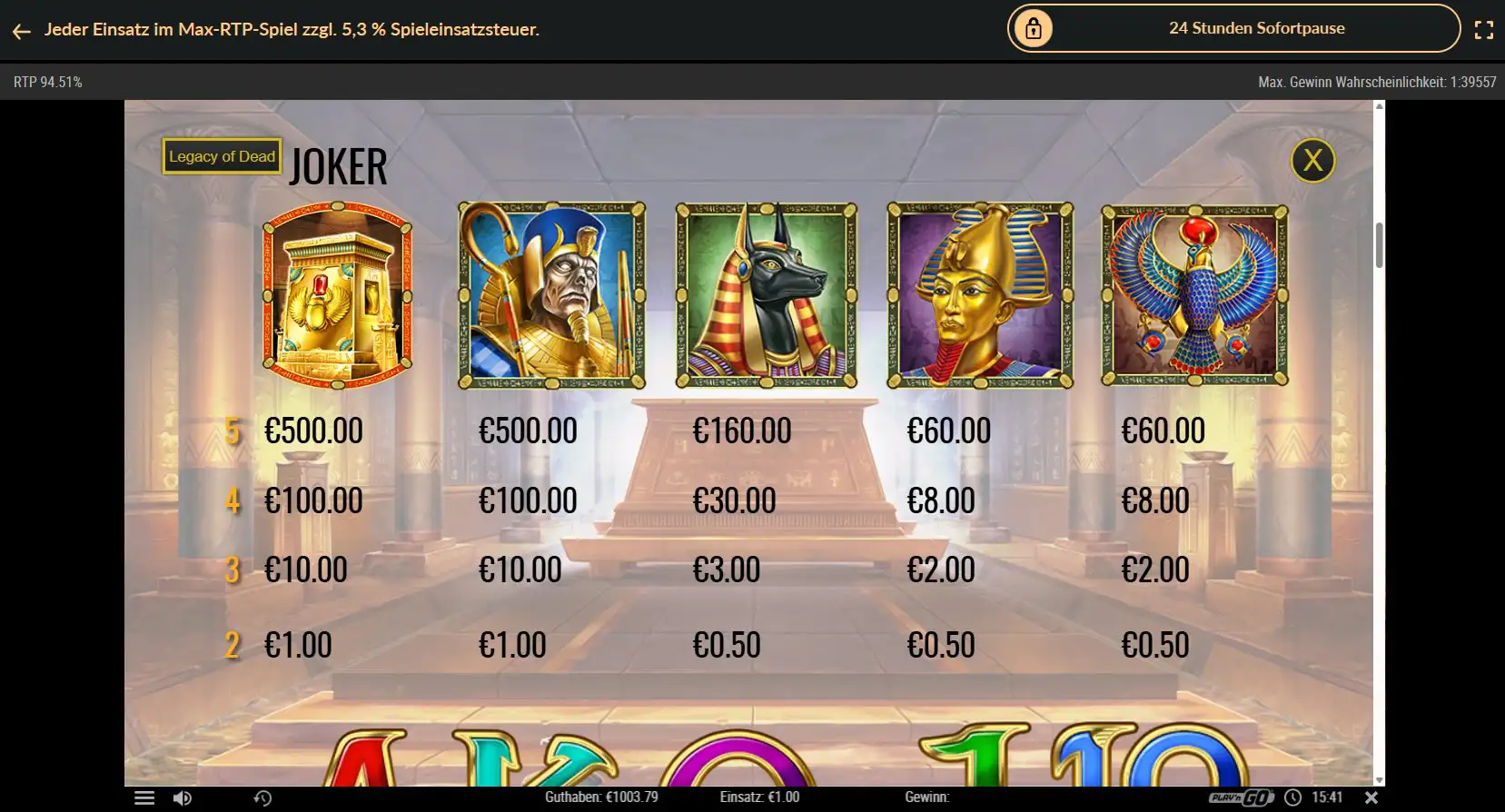This screenshot has width=1505, height=812.
Task: Open the game history clock icon
Action: pyautogui.click(x=262, y=797)
